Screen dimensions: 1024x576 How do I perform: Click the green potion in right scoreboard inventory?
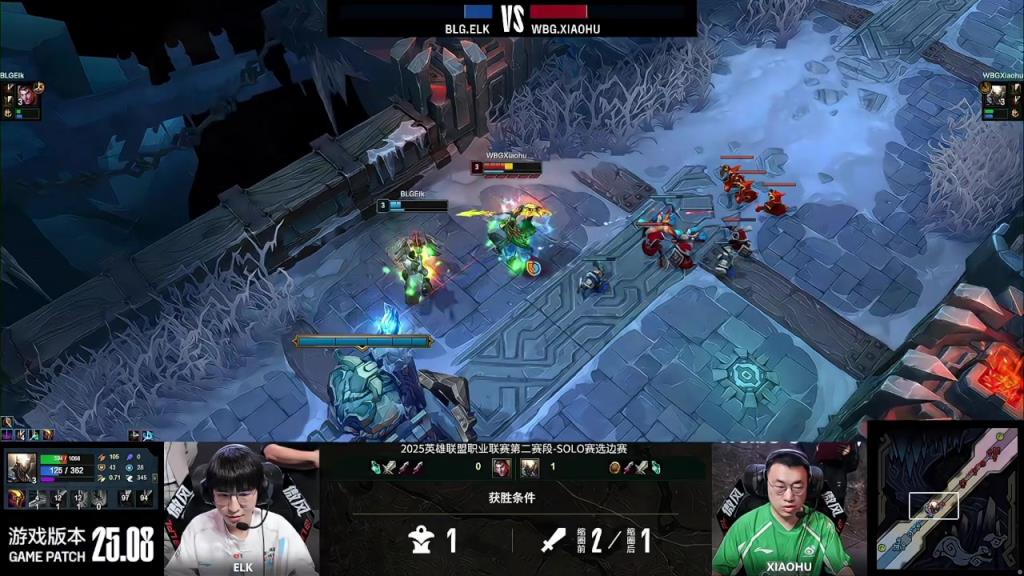pos(656,467)
